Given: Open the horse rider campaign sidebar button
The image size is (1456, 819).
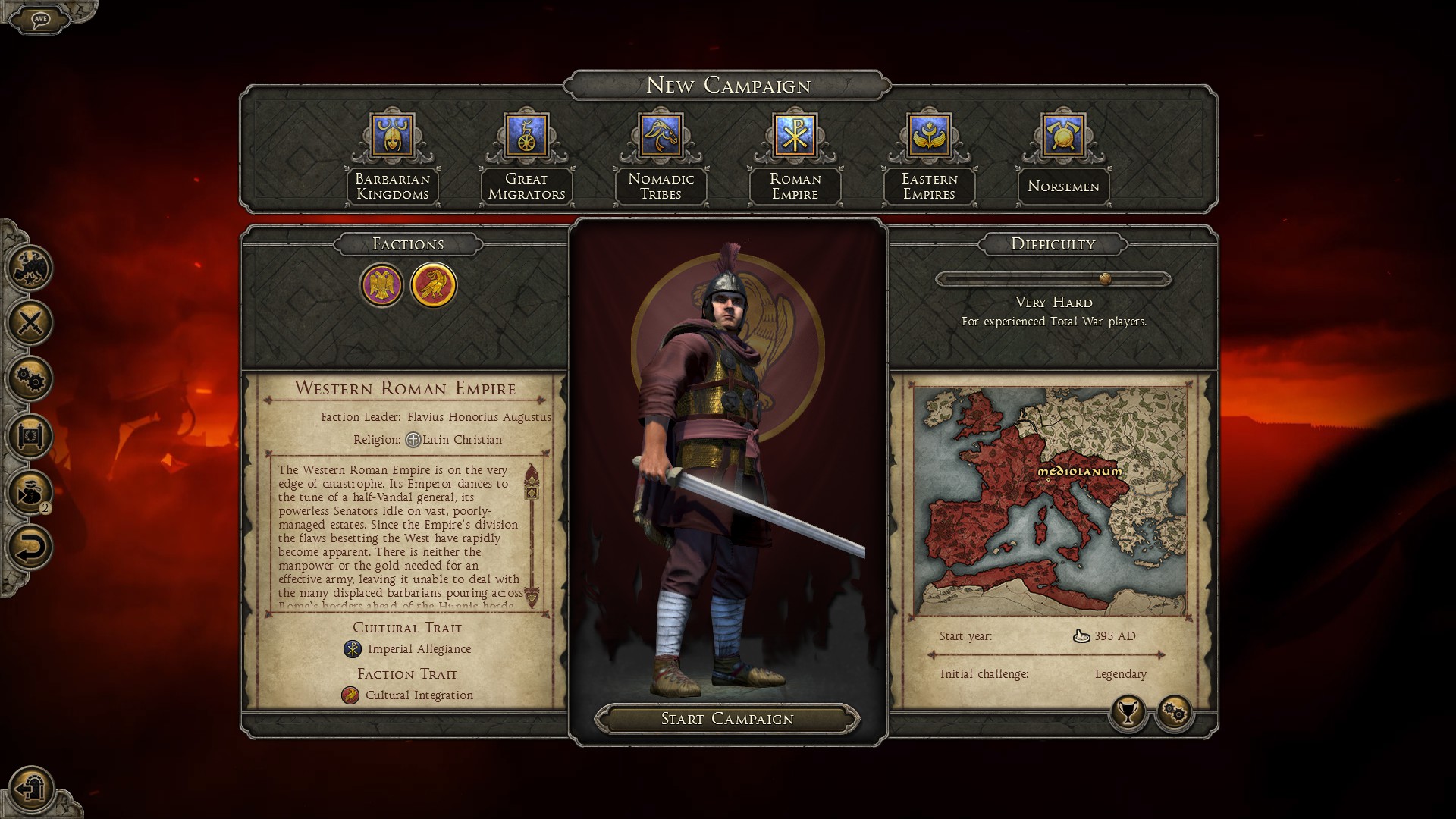Looking at the screenshot, I should 30,267.
